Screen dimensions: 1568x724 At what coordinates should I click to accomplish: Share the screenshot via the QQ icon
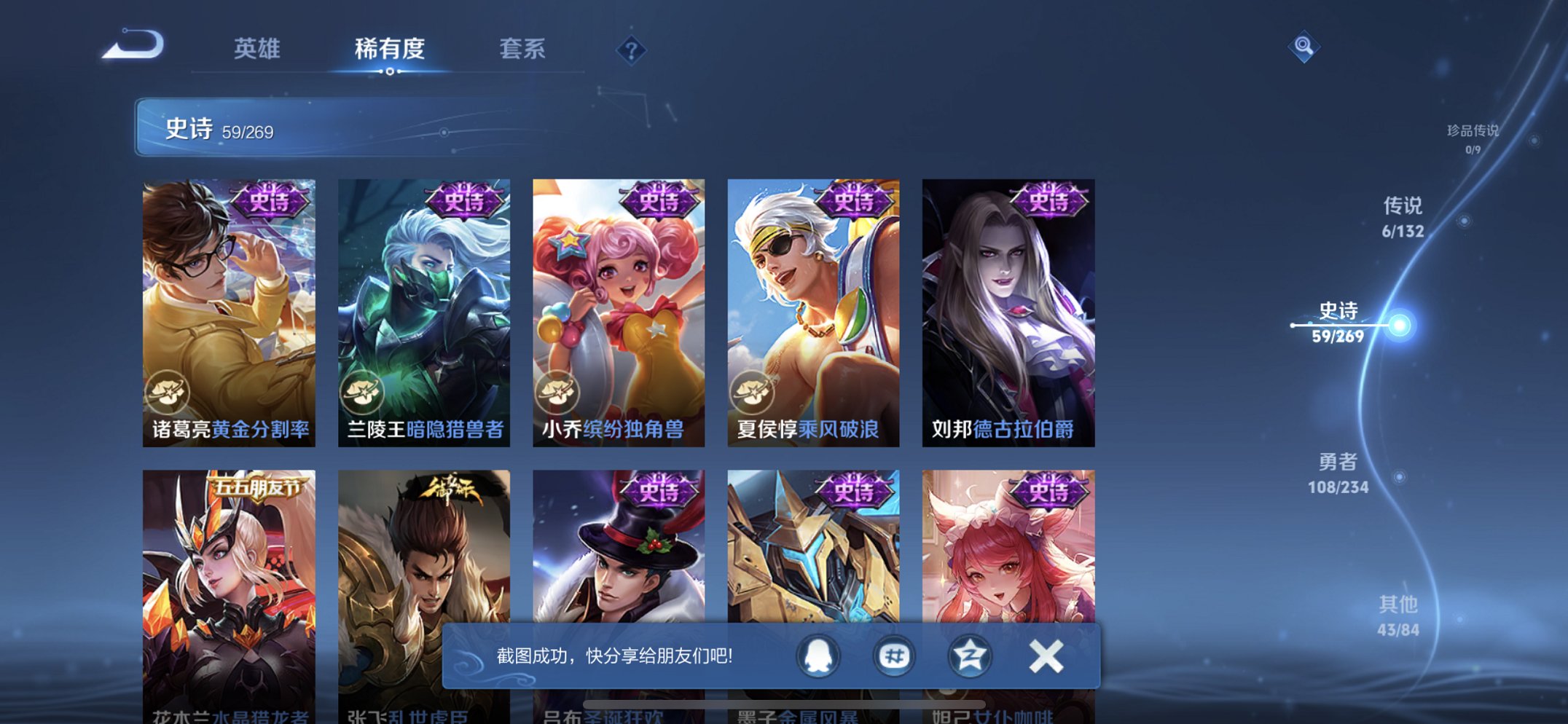pyautogui.click(x=816, y=656)
